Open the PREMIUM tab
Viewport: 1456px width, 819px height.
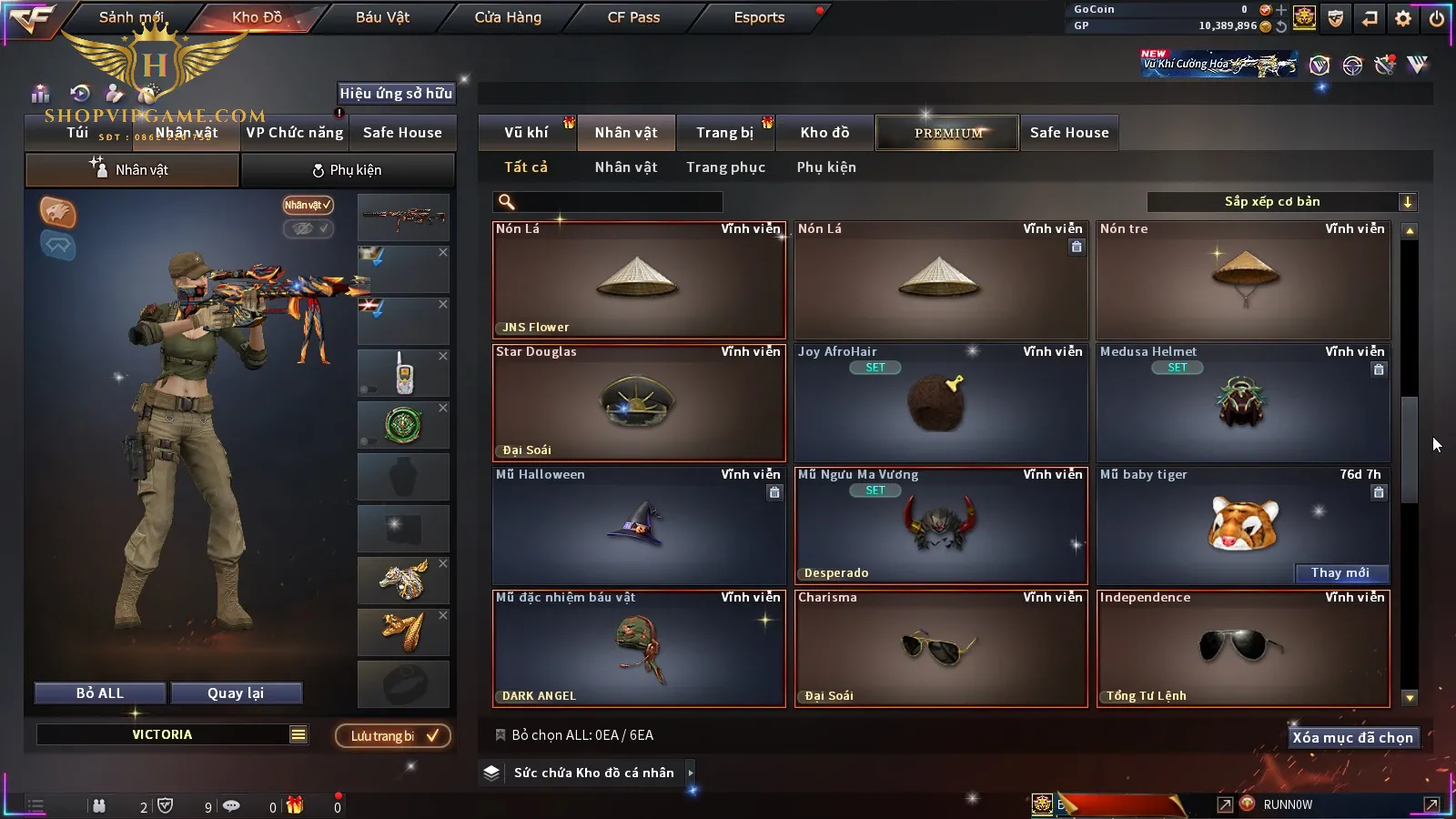click(948, 133)
